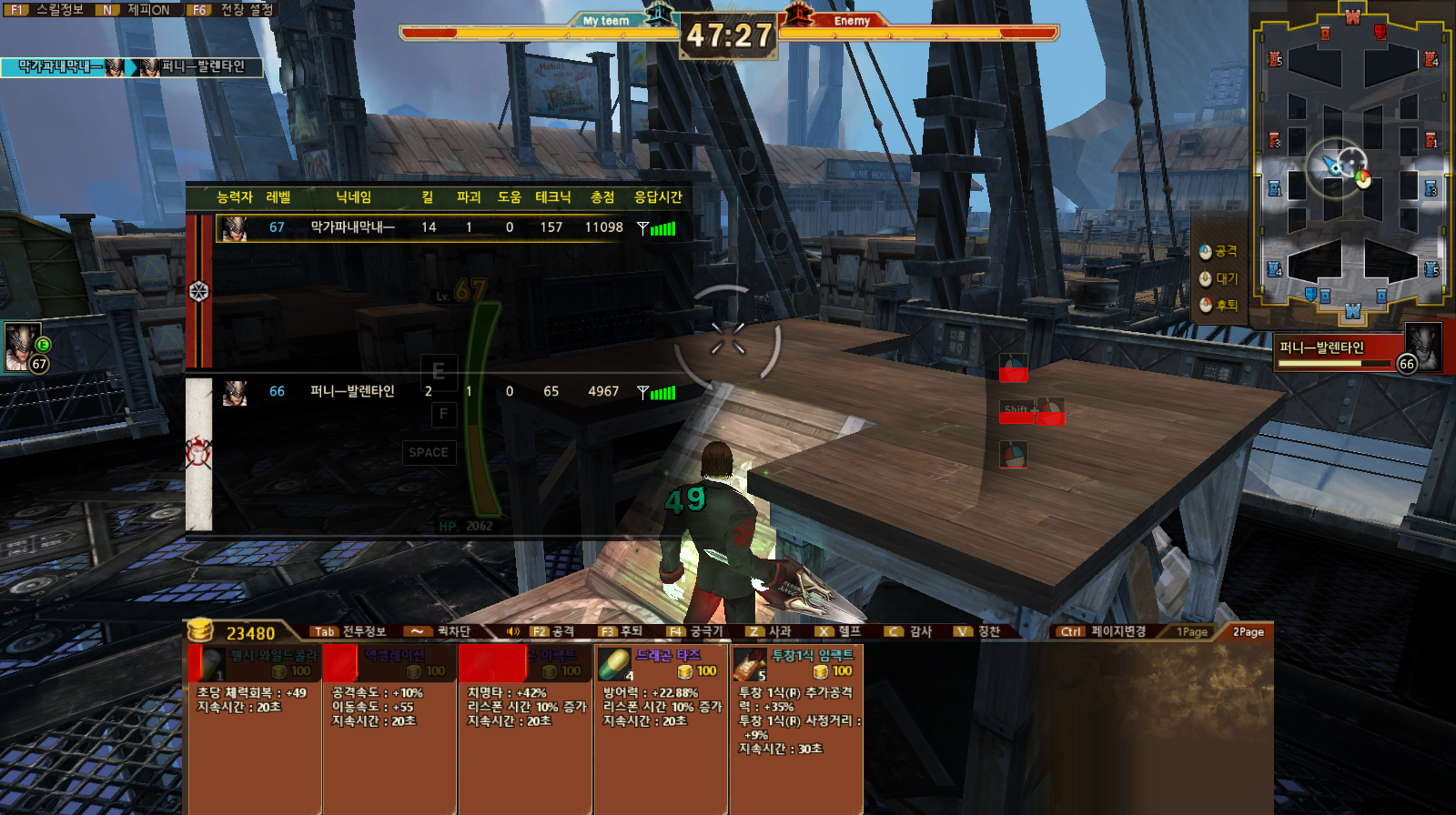Click the battlefield minimap
The image size is (1456, 815).
point(1351,164)
